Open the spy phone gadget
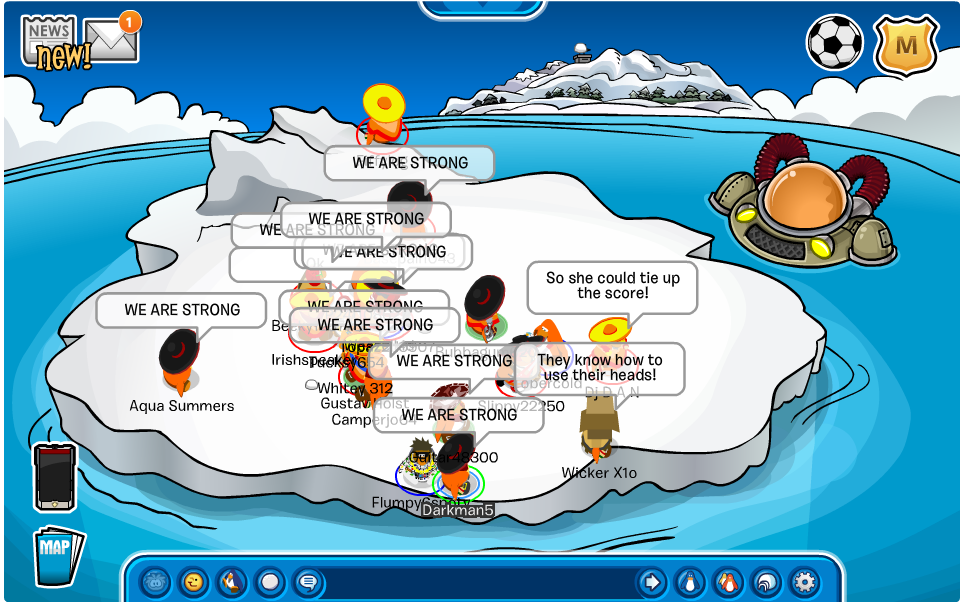Viewport: 960px width, 602px height. pos(55,477)
